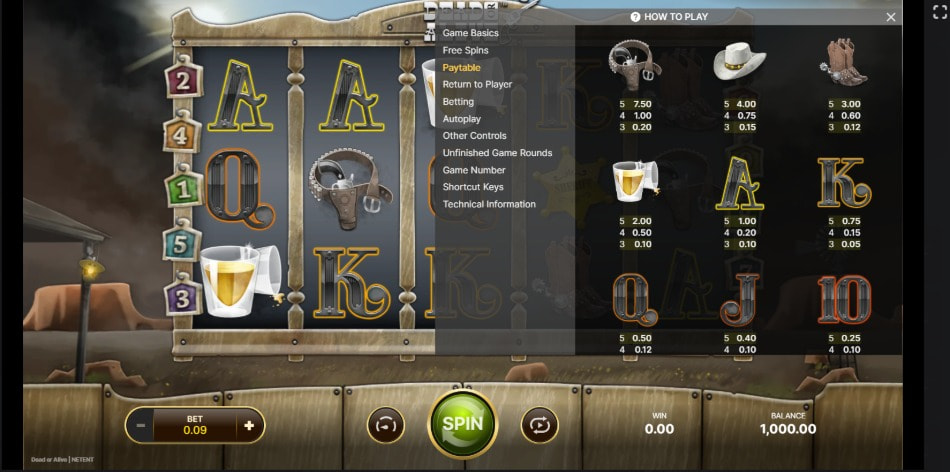The image size is (950, 472).
Task: Open Return to Player information
Action: [477, 84]
